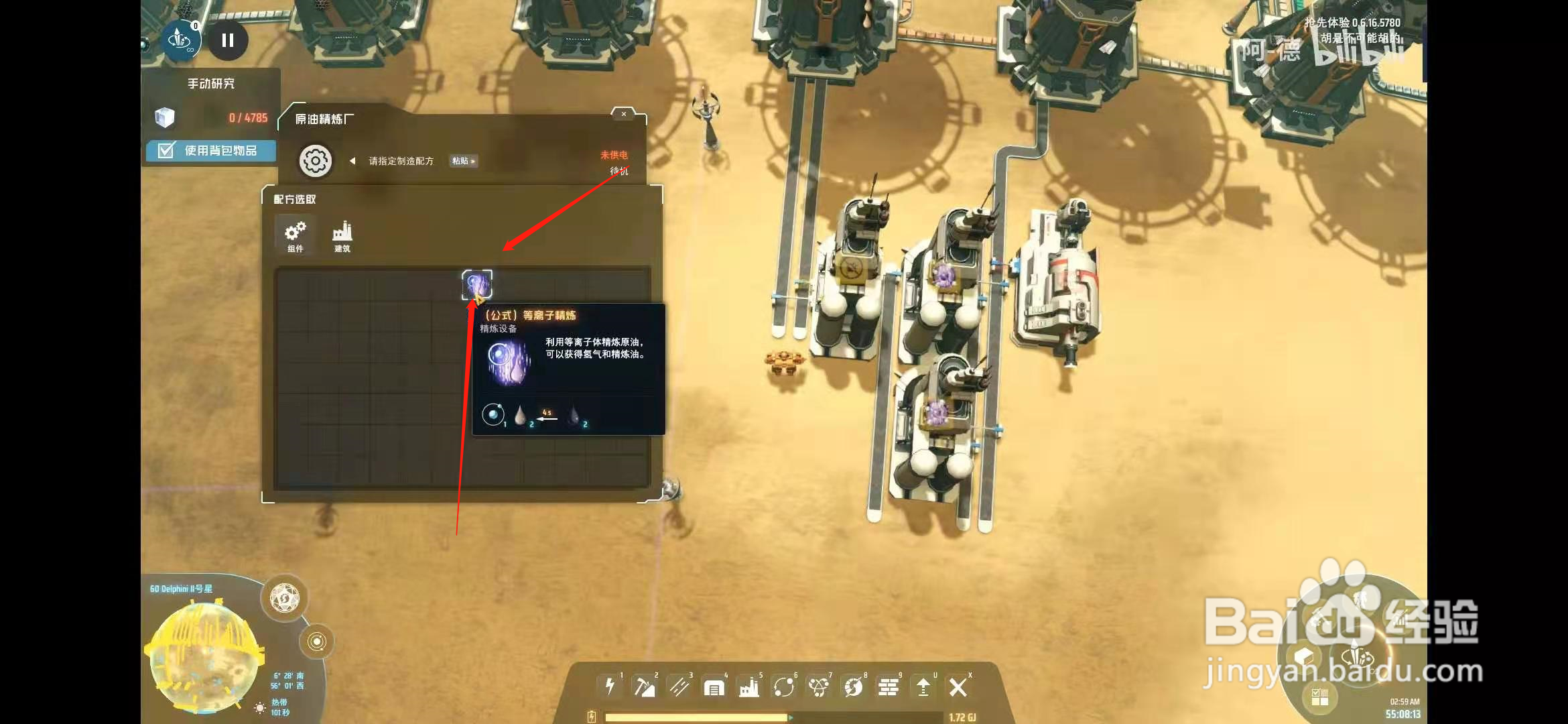Image resolution: width=1568 pixels, height=724 pixels.
Task: Select the power facilities category in the build hotbar
Action: click(608, 686)
